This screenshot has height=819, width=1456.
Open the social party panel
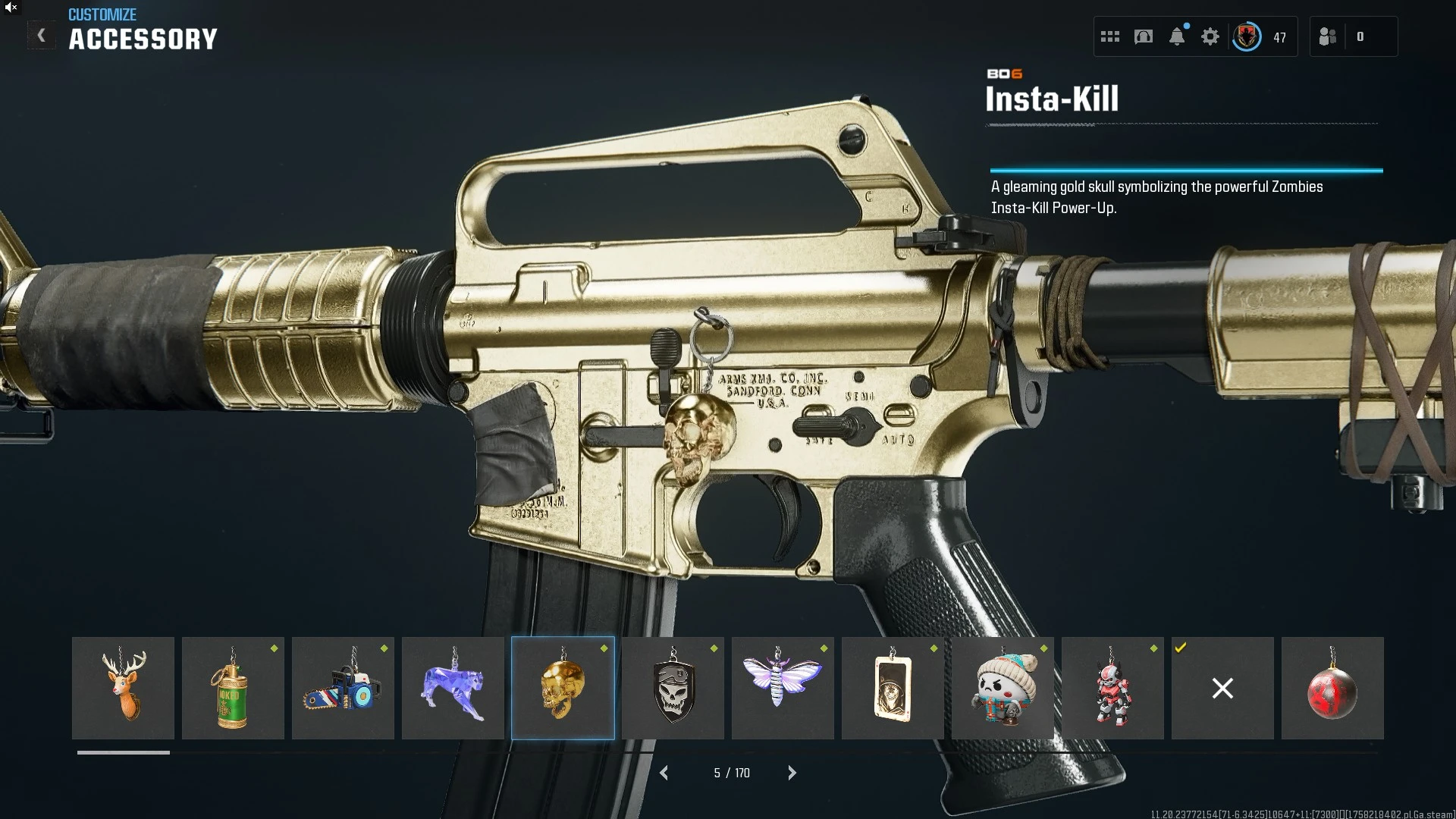click(x=1329, y=36)
